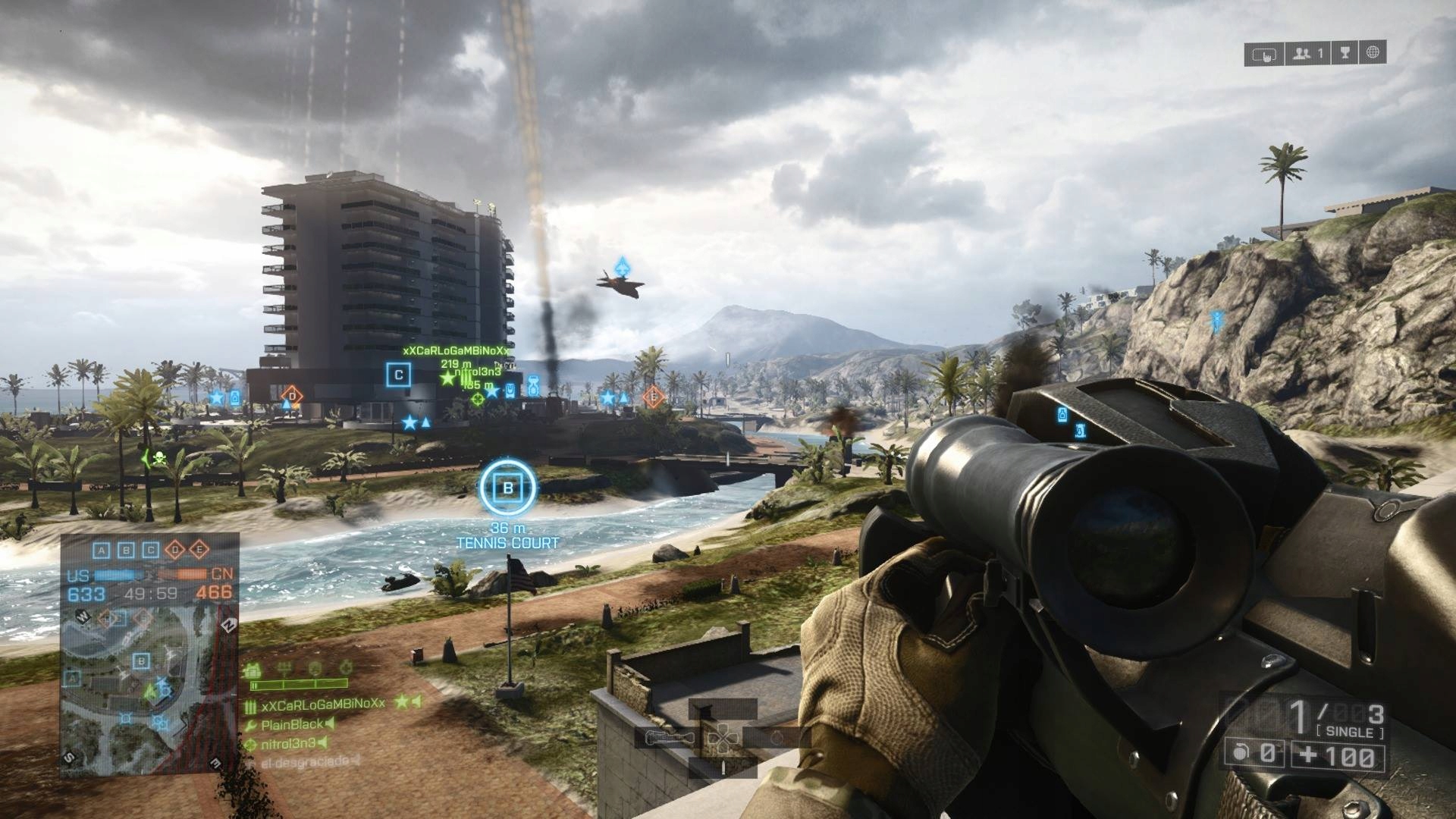Screen dimensions: 1456x819
Task: Mute the speaker icon next to el-desgraciado
Action: tap(355, 761)
